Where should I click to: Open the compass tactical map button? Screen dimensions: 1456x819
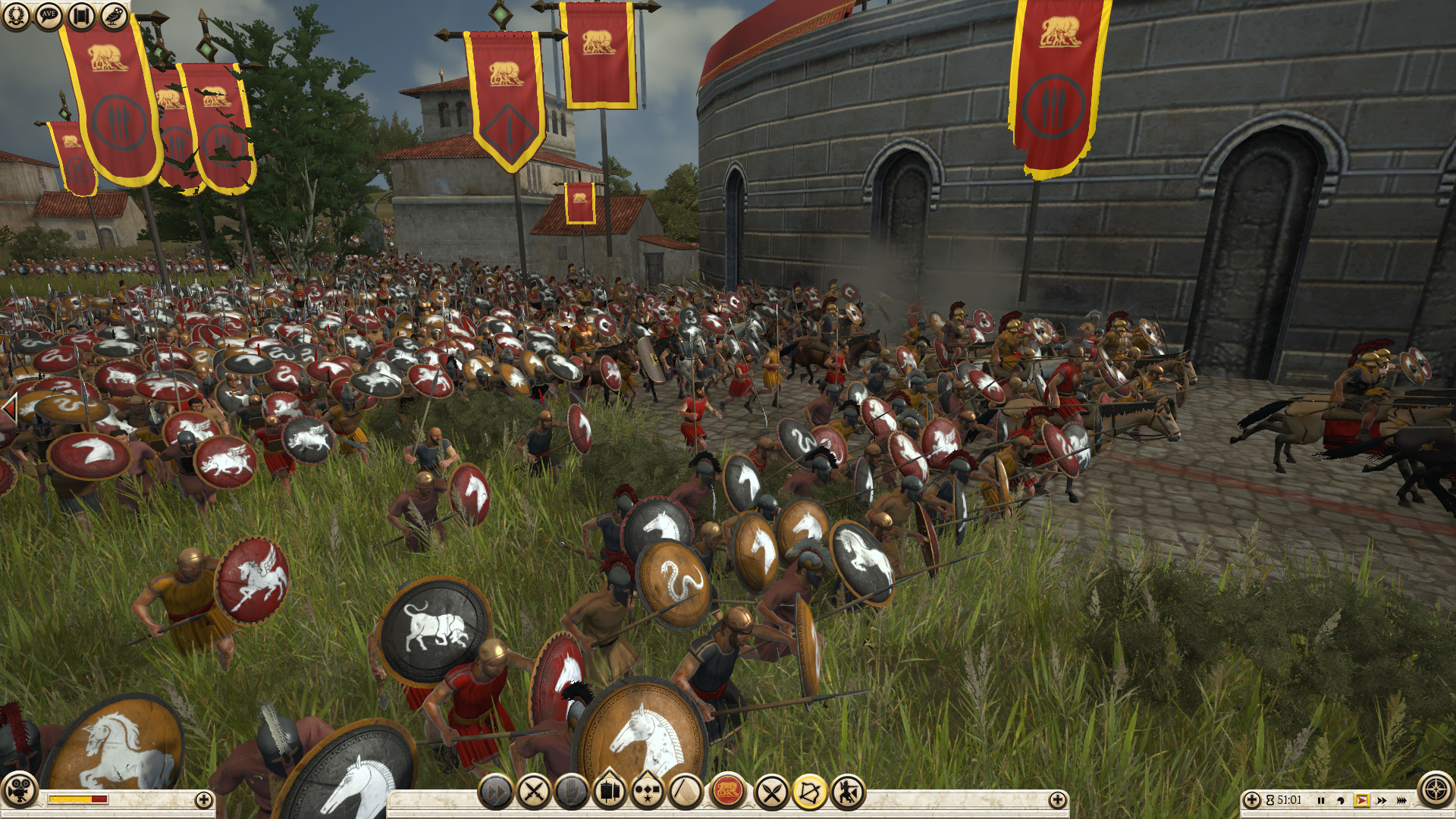[1436, 789]
